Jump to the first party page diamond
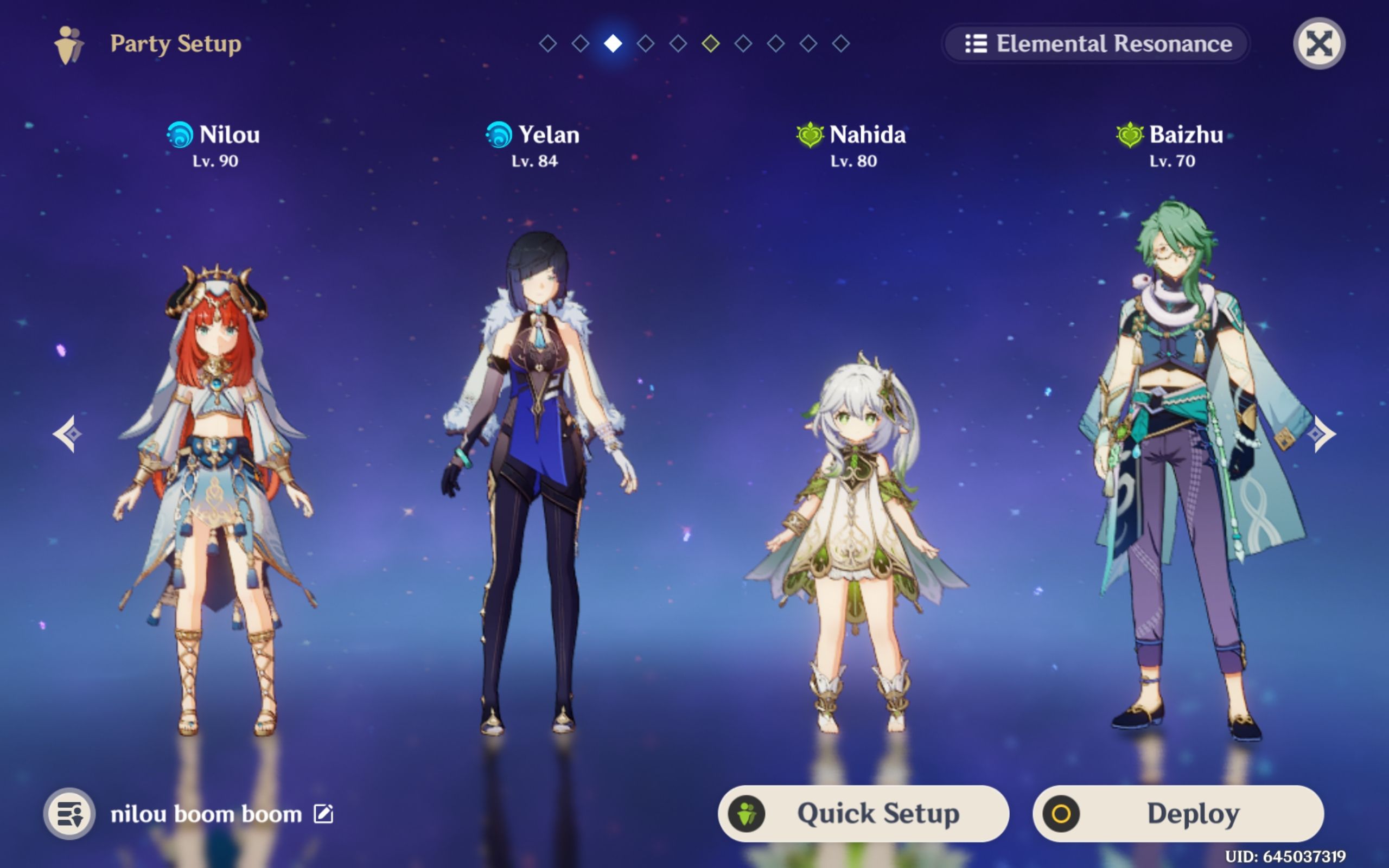The image size is (1389, 868). click(547, 43)
